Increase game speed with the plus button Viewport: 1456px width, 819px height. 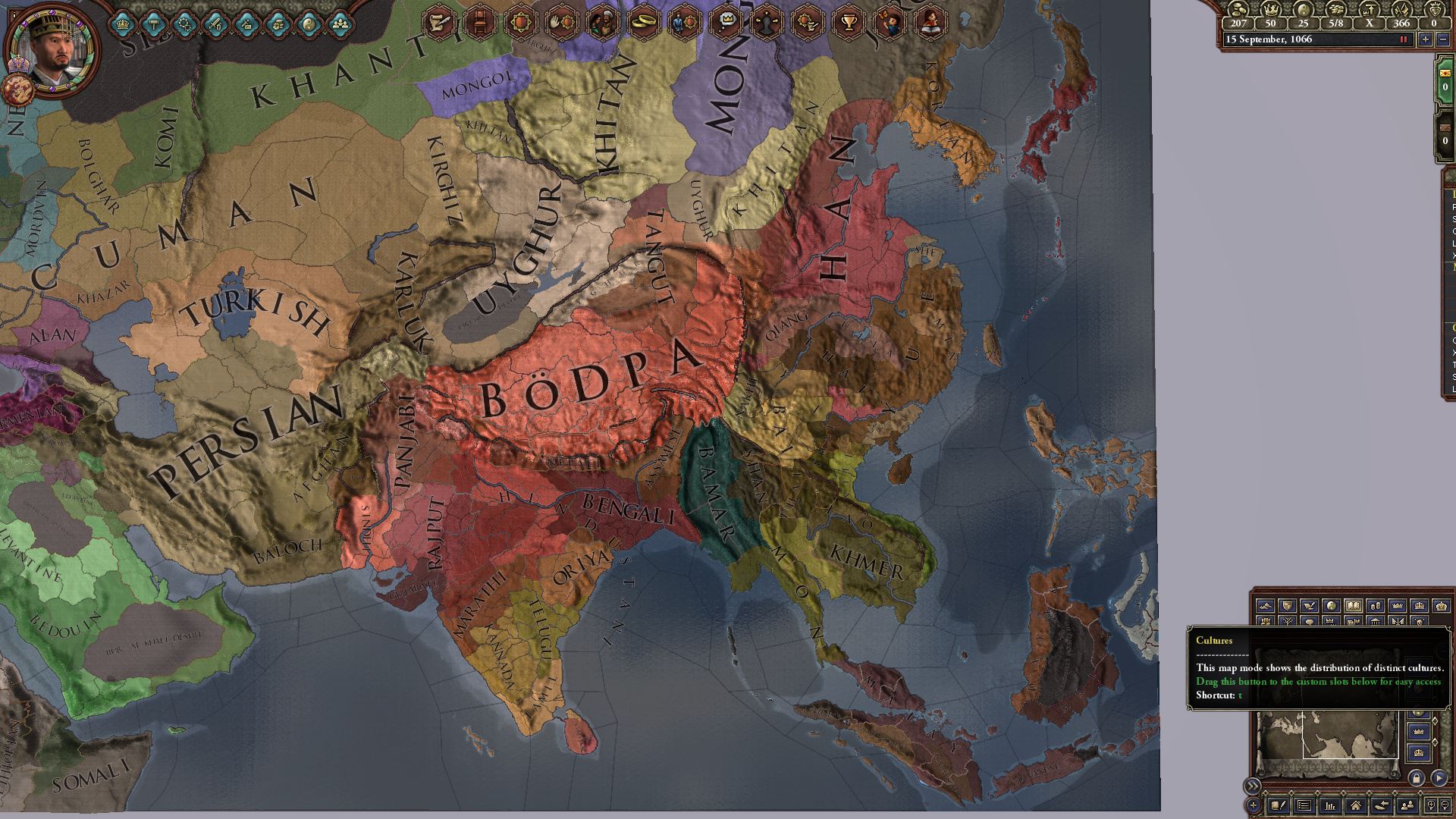[1426, 39]
